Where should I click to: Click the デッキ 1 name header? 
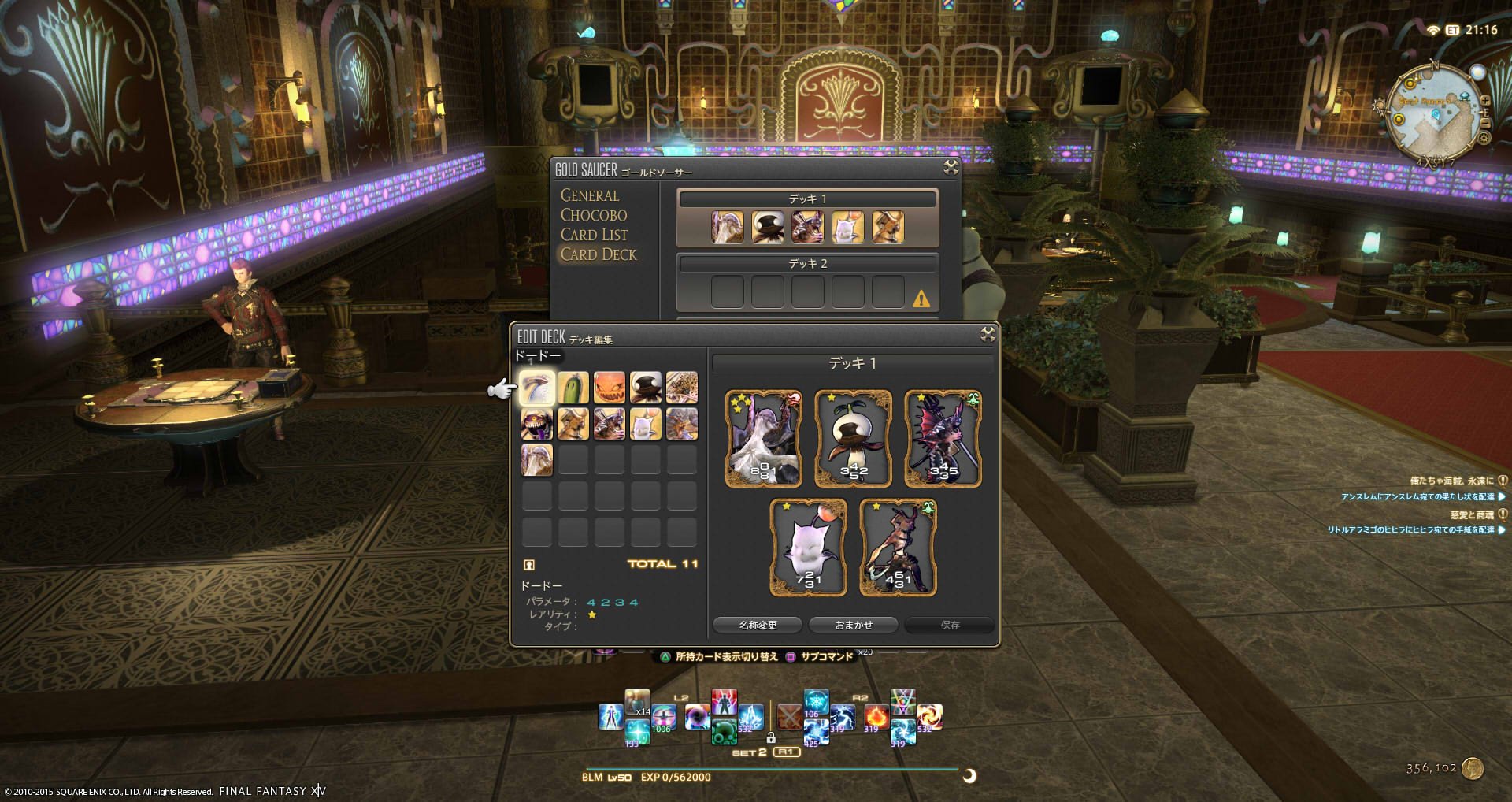click(852, 363)
